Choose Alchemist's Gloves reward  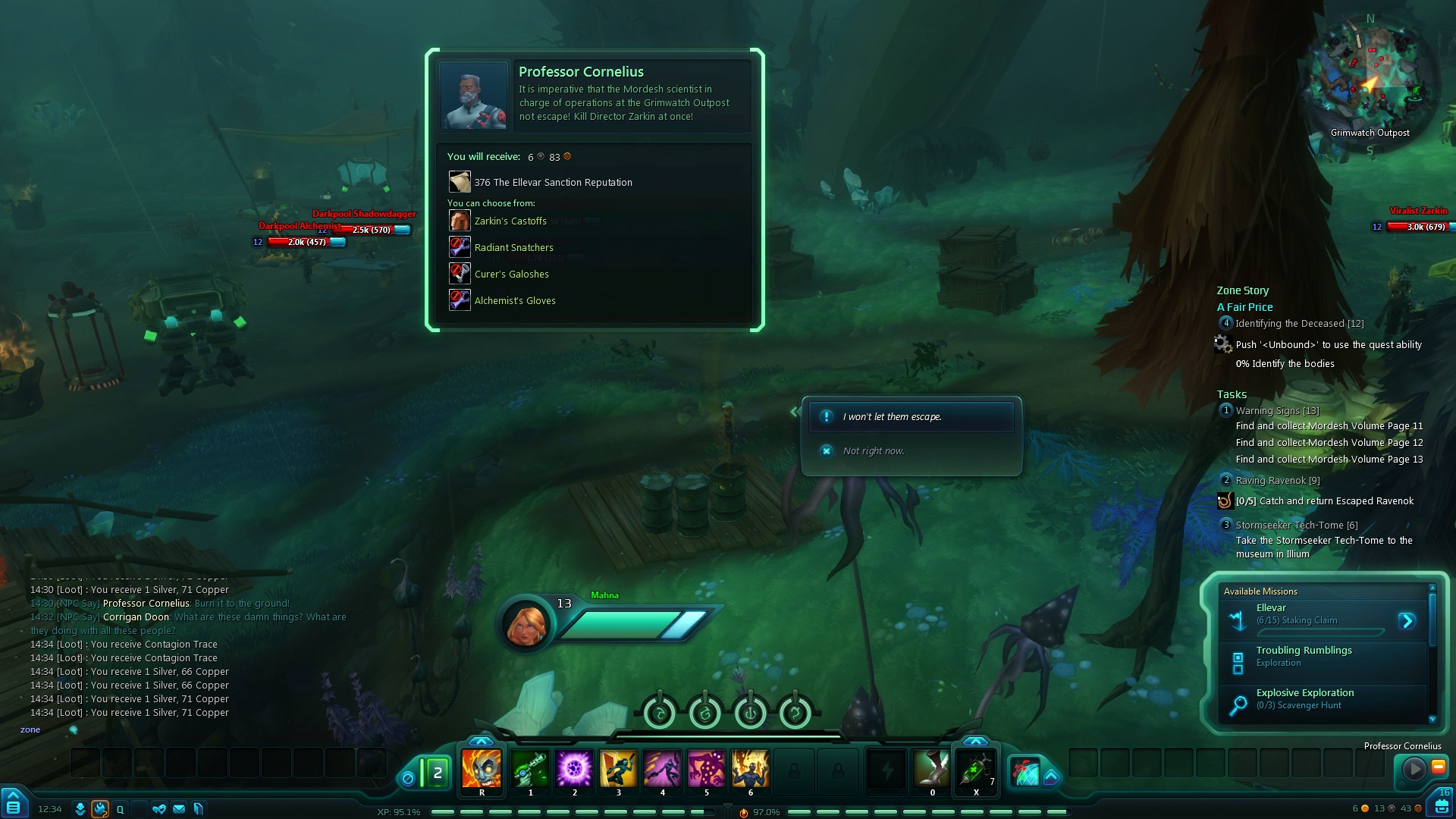[x=514, y=301]
